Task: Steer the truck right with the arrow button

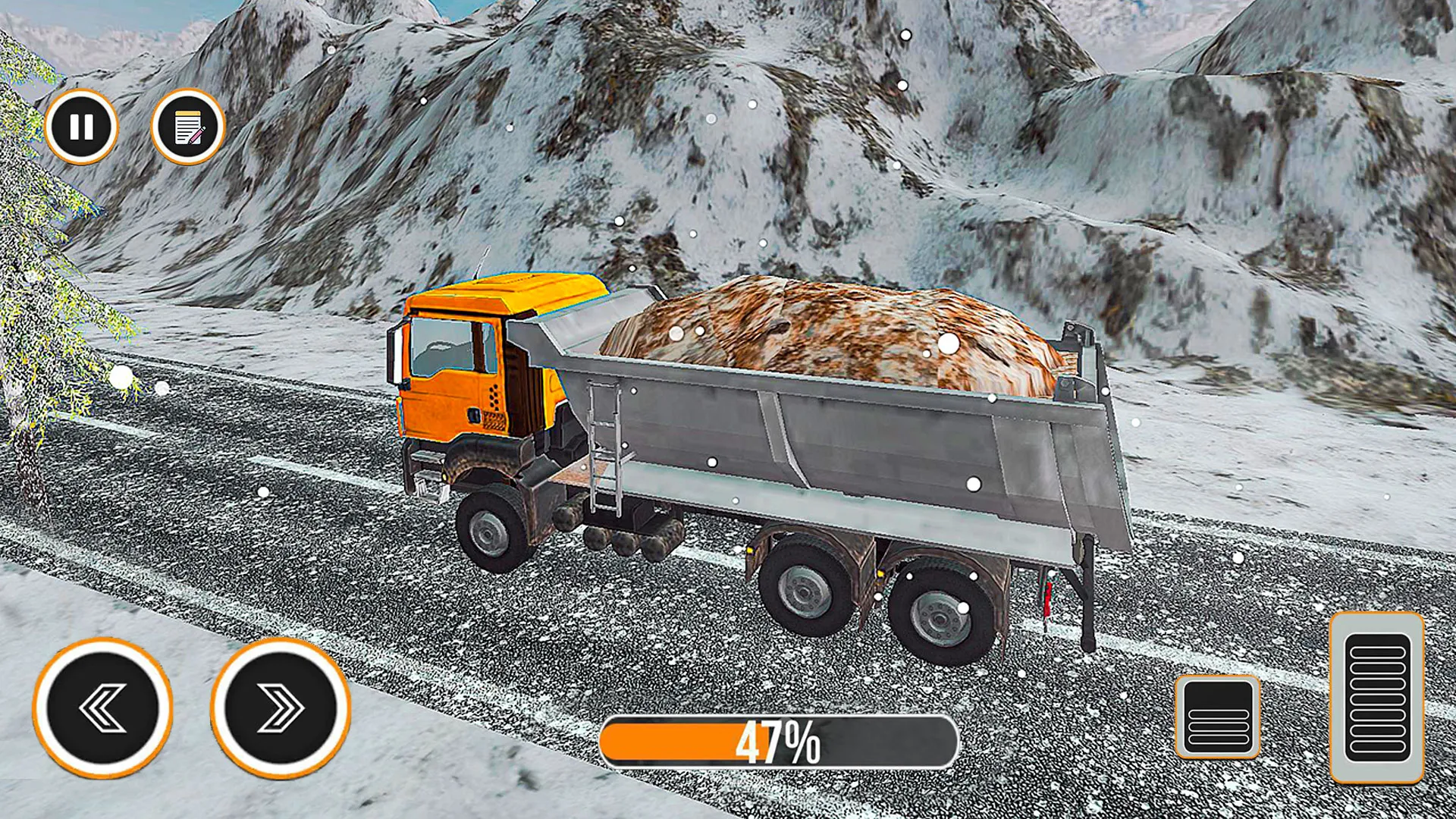Action: point(281,708)
